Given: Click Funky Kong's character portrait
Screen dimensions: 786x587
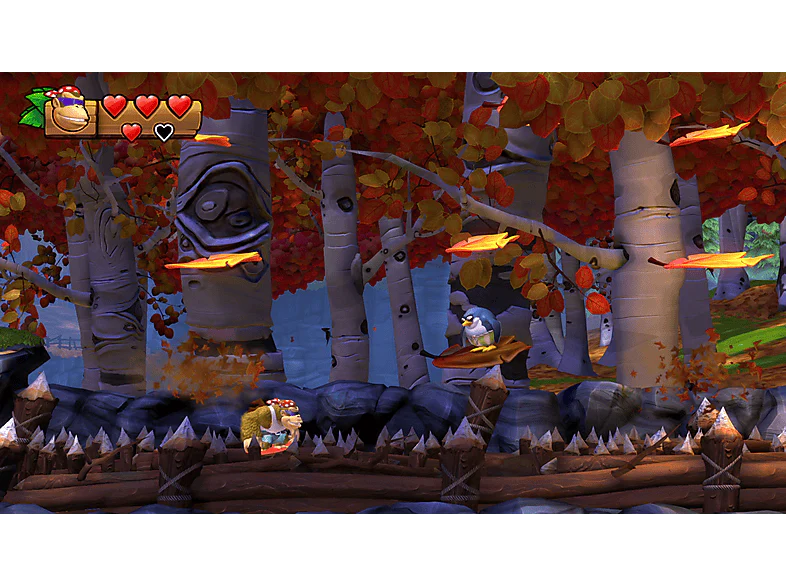Looking at the screenshot, I should (68, 112).
